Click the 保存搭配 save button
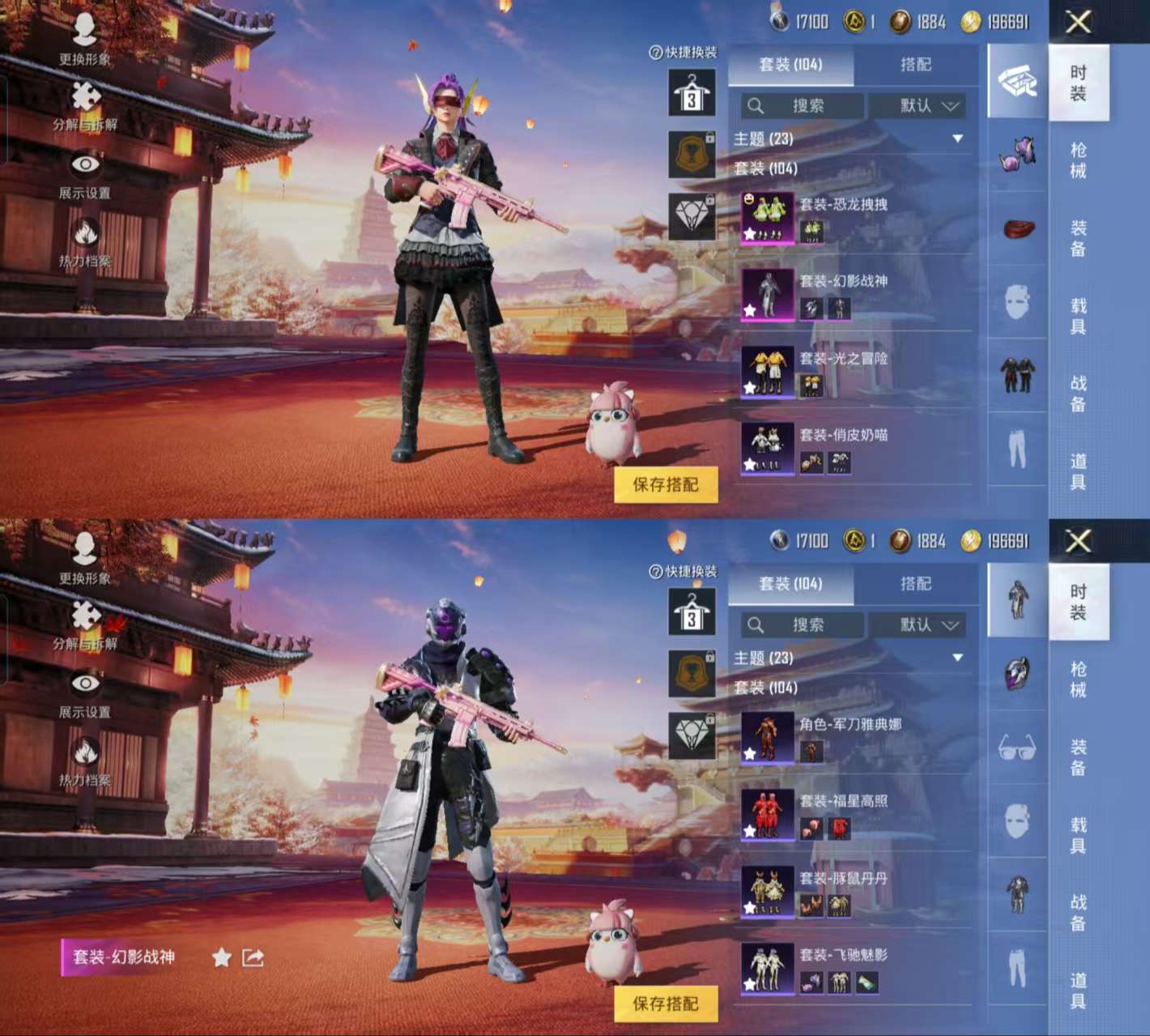 coord(666,483)
